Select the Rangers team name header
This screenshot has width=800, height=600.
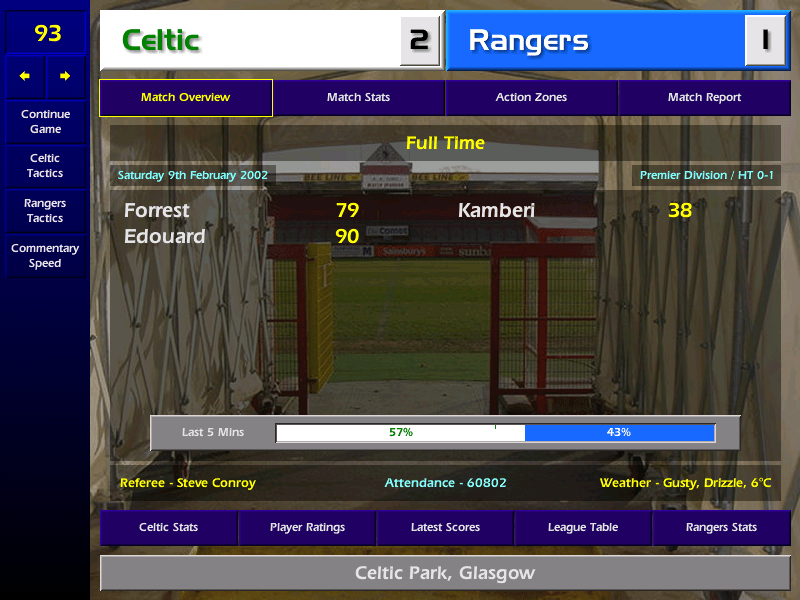pos(595,41)
